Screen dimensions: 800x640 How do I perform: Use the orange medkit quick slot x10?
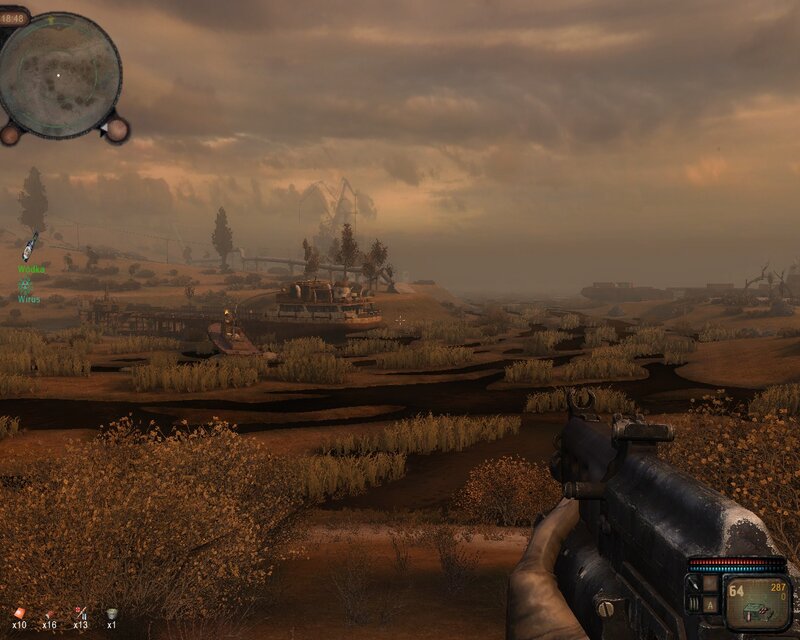[x=17, y=614]
